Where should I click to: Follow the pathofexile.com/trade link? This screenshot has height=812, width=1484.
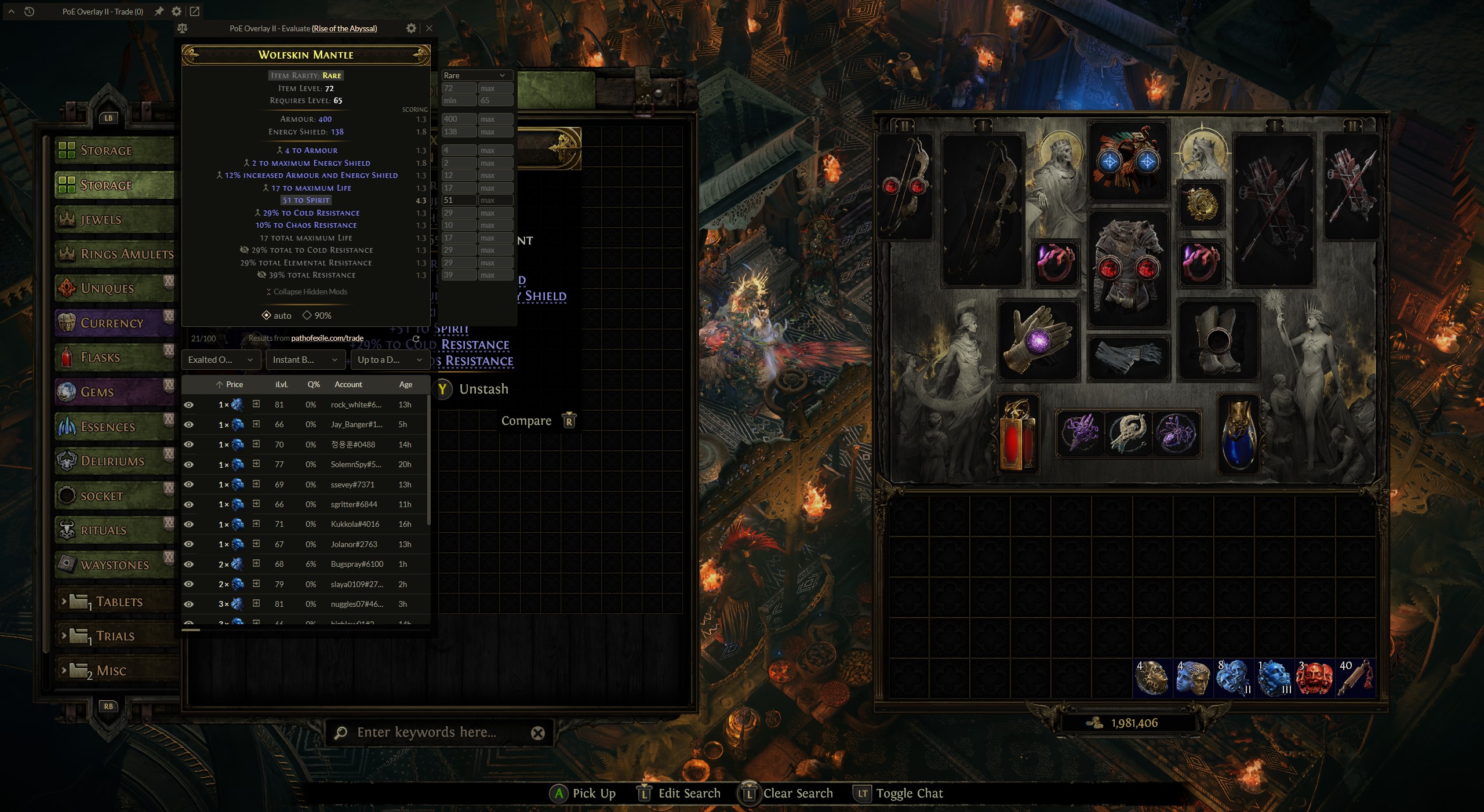pyautogui.click(x=327, y=338)
